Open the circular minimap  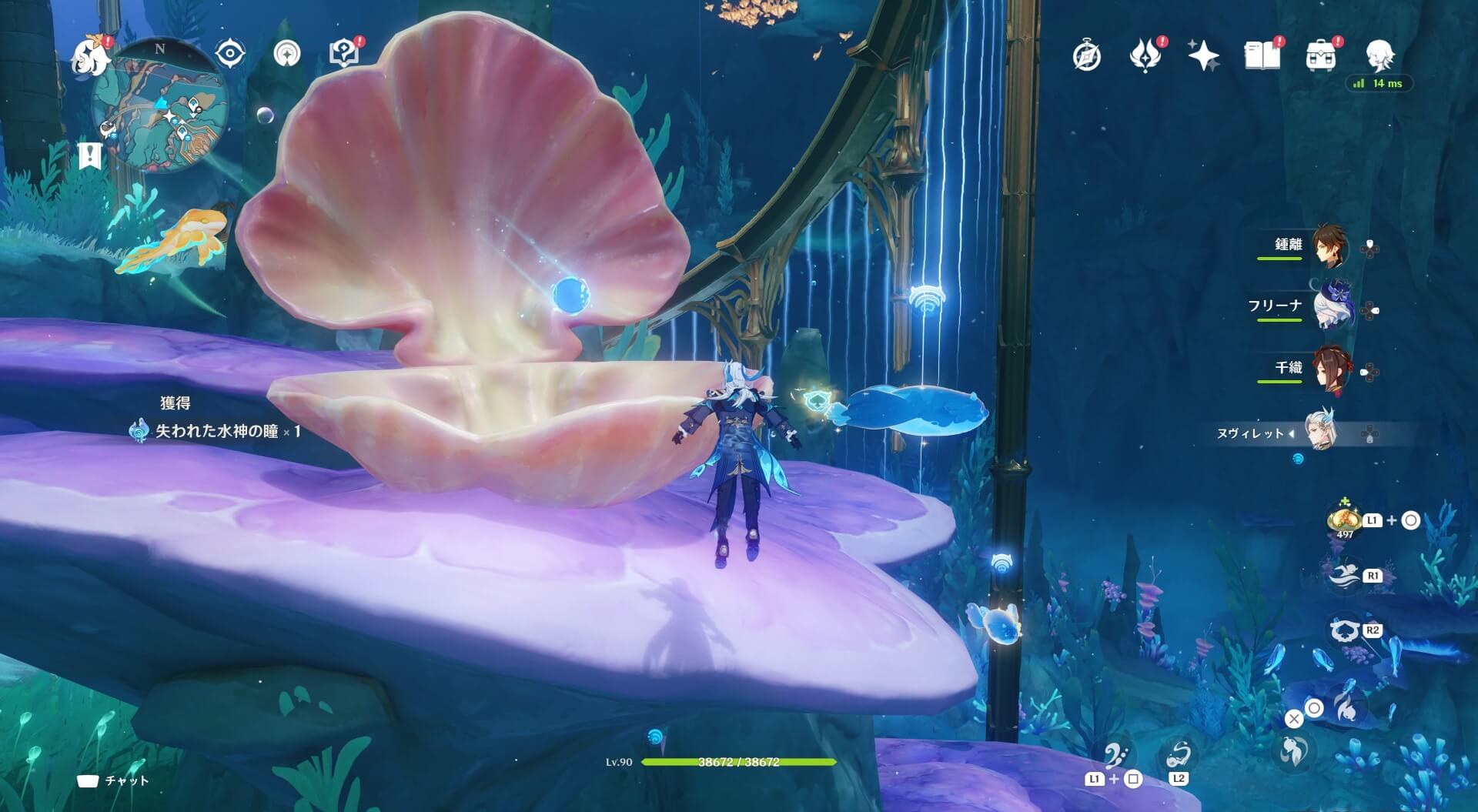click(x=160, y=108)
